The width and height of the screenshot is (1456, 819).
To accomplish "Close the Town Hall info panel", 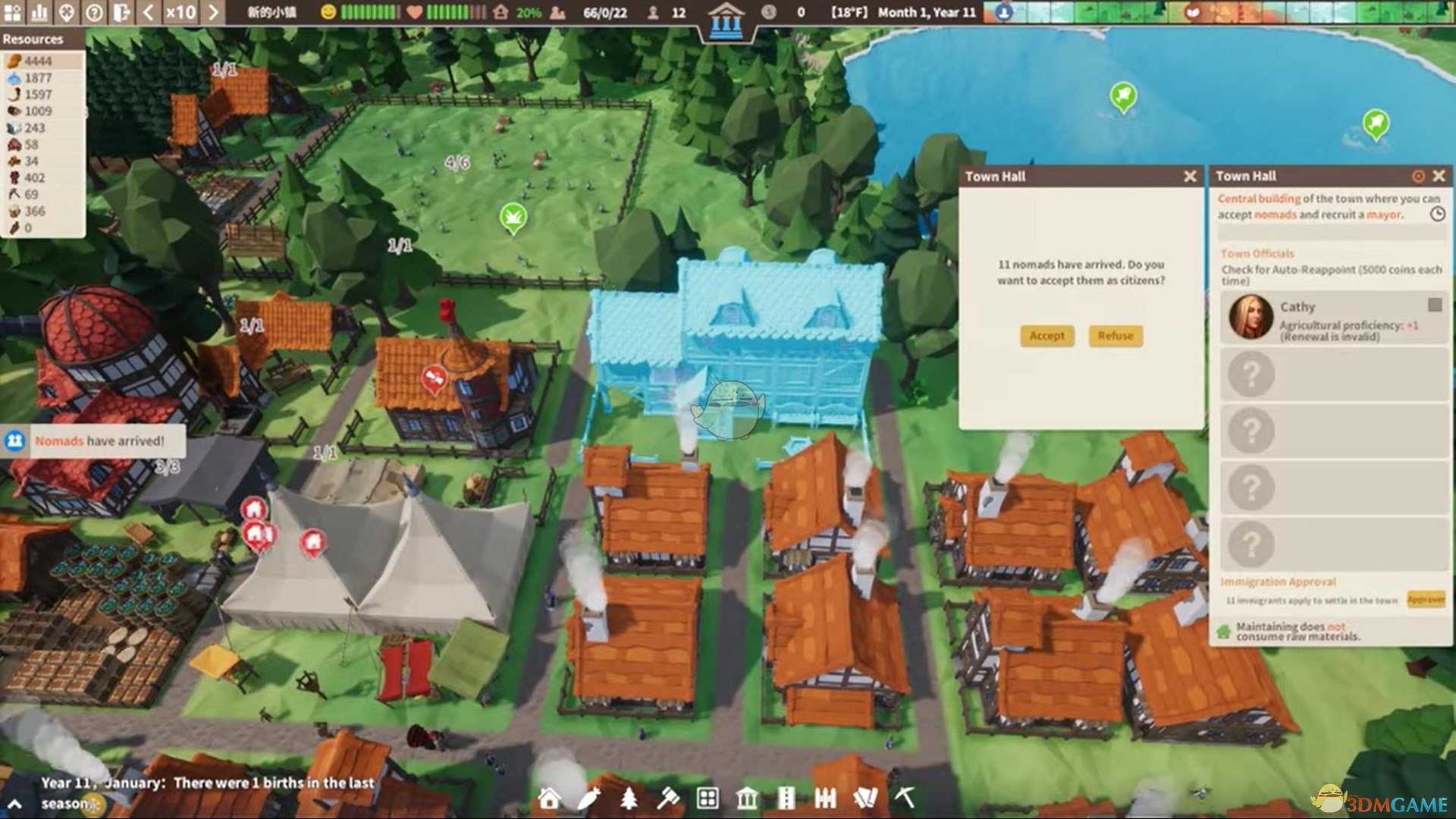I will [1439, 176].
